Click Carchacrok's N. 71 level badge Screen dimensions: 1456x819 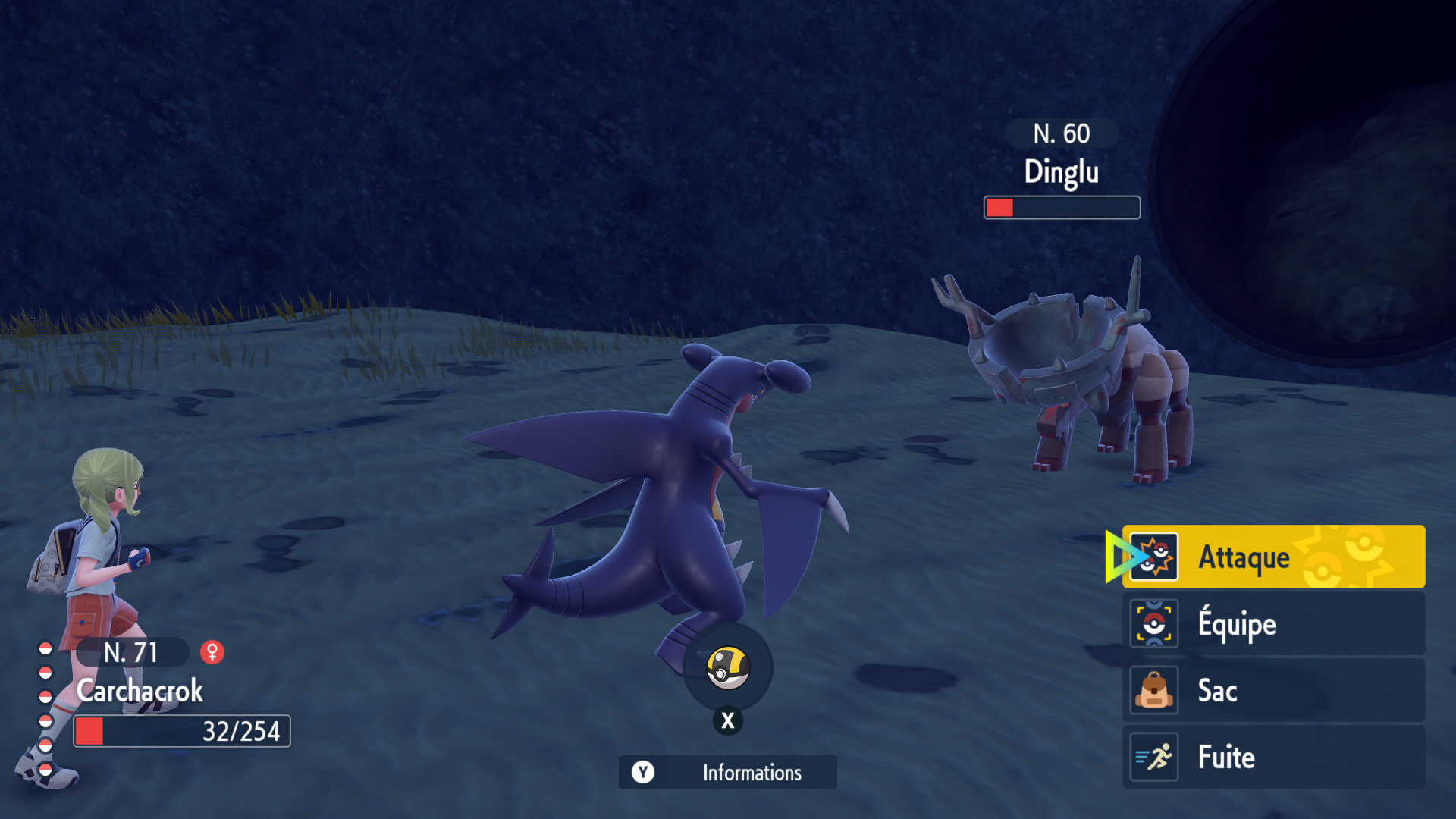point(130,651)
